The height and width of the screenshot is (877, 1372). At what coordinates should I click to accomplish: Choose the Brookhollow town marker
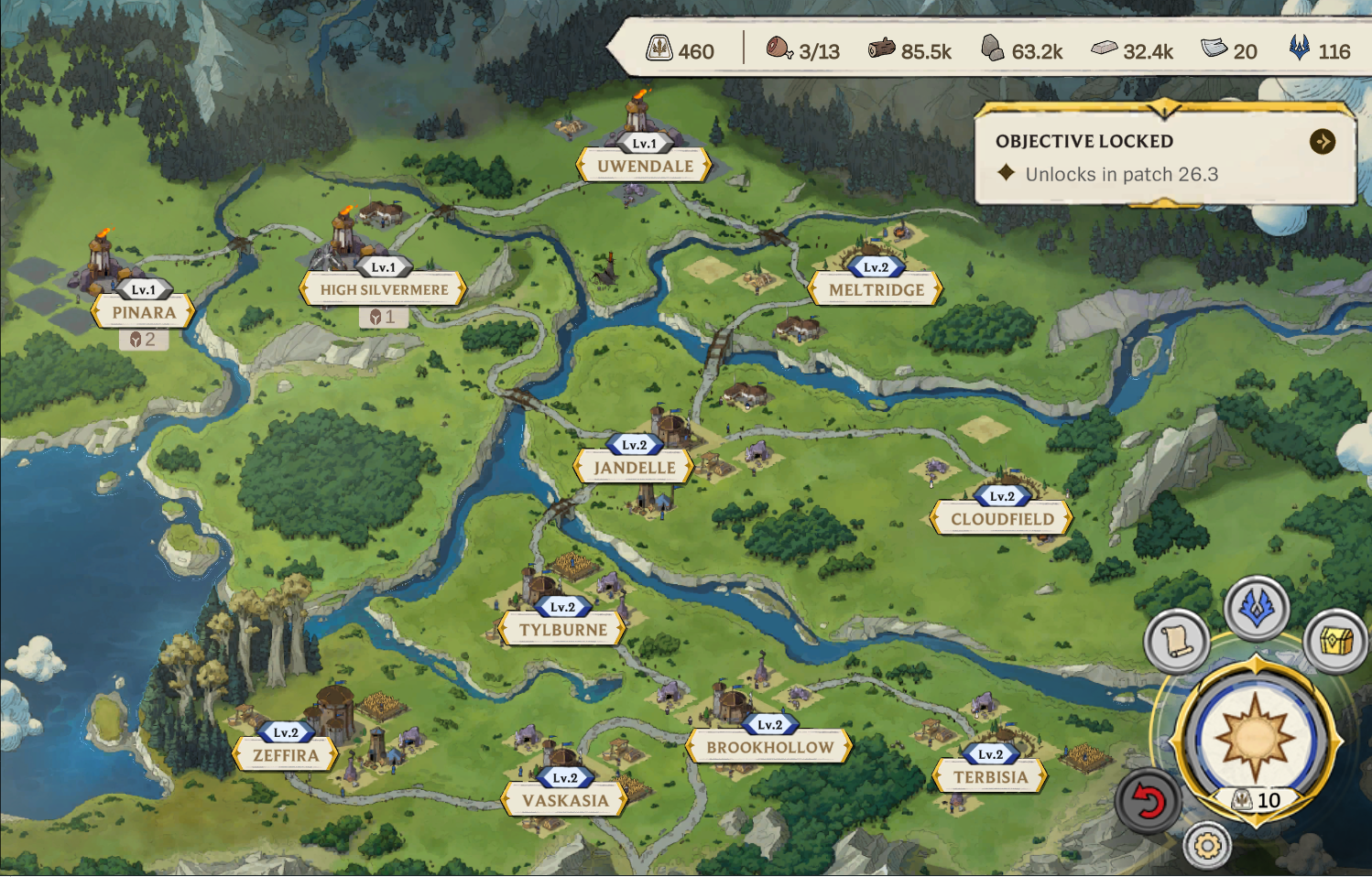click(769, 747)
